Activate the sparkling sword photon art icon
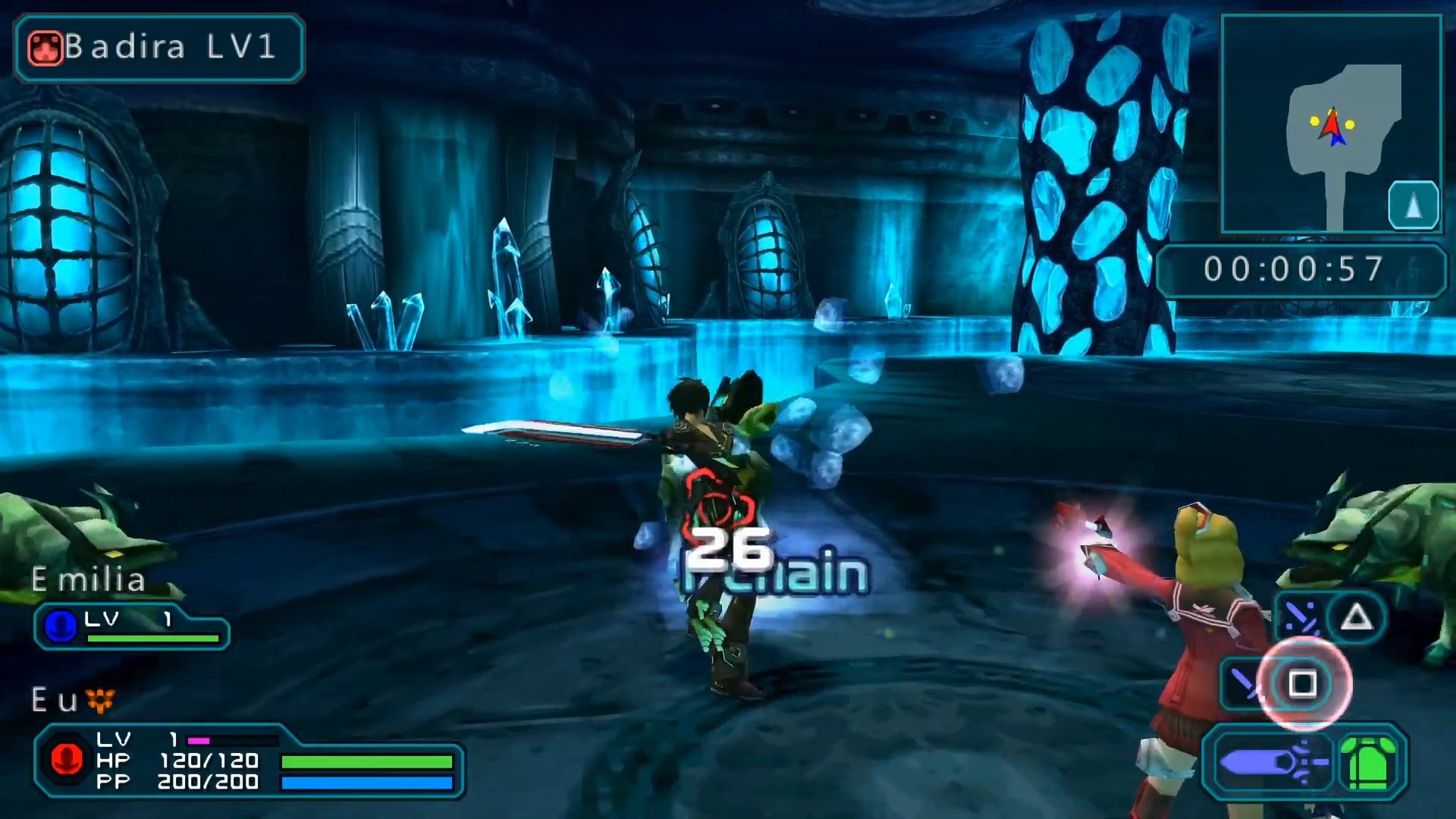1456x819 pixels. (1300, 619)
